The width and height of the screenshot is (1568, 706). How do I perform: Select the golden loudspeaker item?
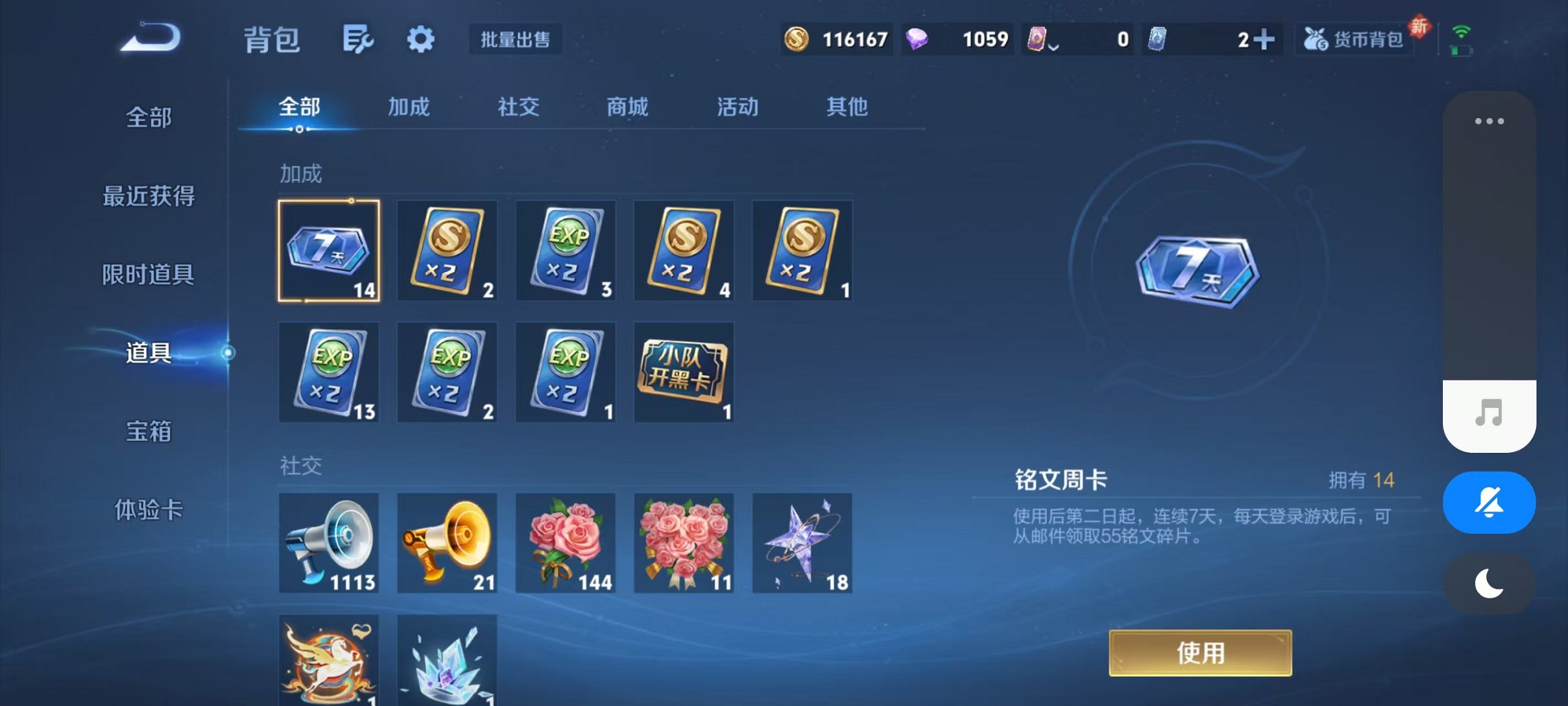tap(447, 544)
